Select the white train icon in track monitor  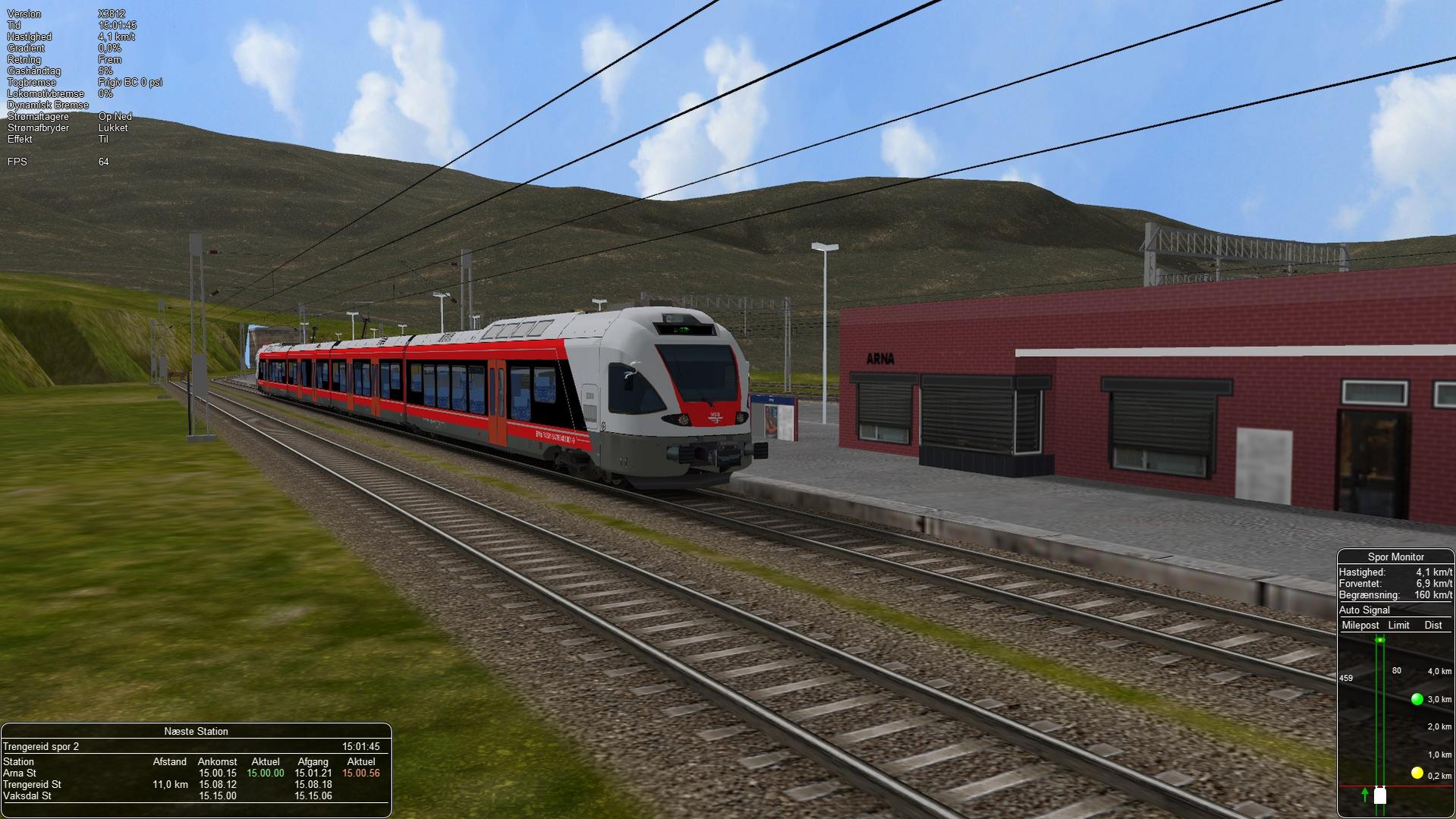(1380, 795)
